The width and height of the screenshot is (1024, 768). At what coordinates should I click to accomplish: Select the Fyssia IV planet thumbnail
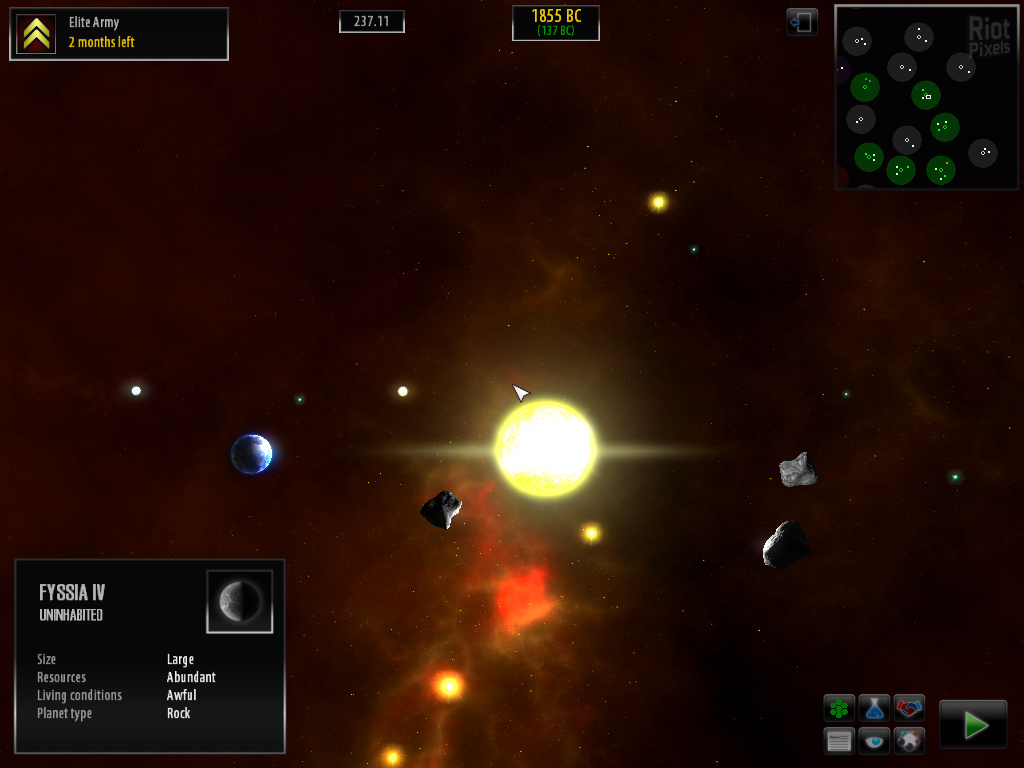[240, 601]
